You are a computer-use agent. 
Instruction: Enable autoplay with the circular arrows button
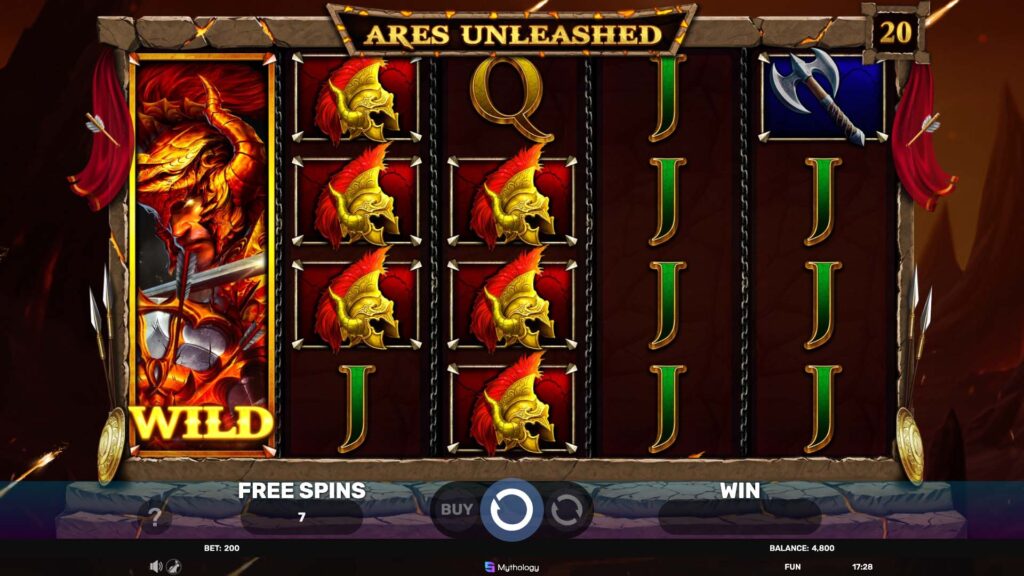point(566,510)
